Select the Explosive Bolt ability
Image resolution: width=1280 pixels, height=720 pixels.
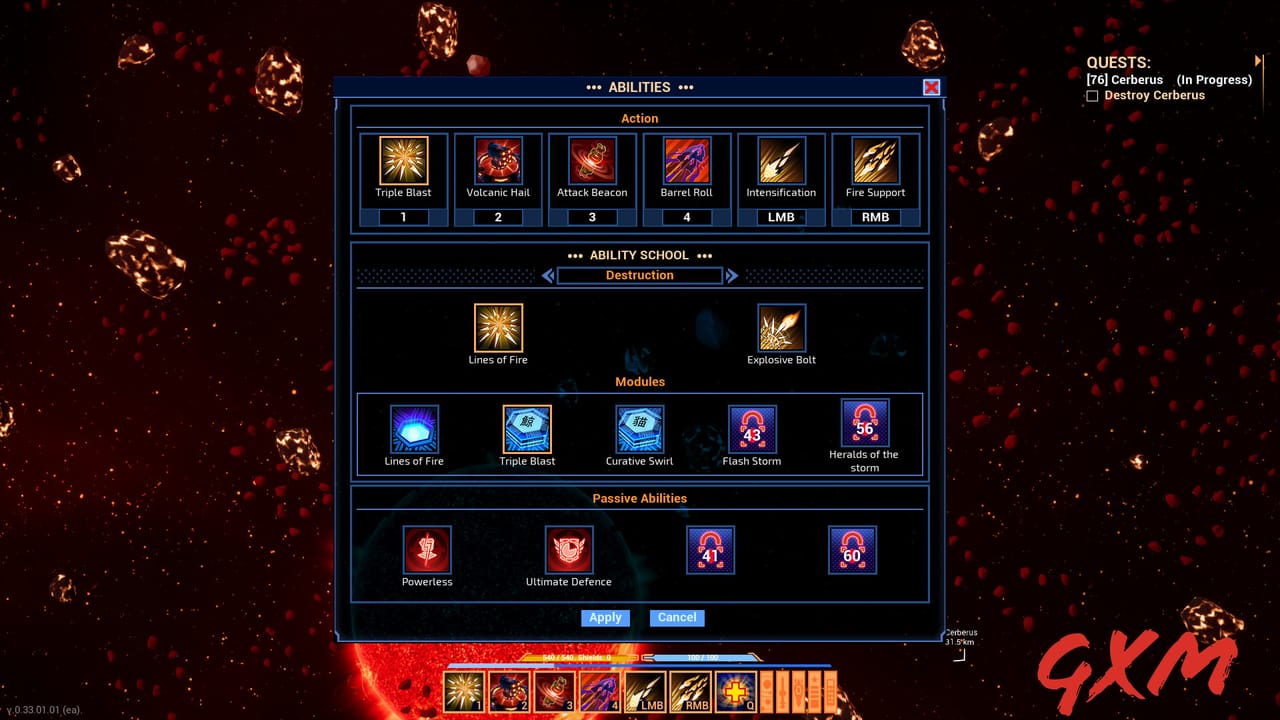(x=781, y=330)
